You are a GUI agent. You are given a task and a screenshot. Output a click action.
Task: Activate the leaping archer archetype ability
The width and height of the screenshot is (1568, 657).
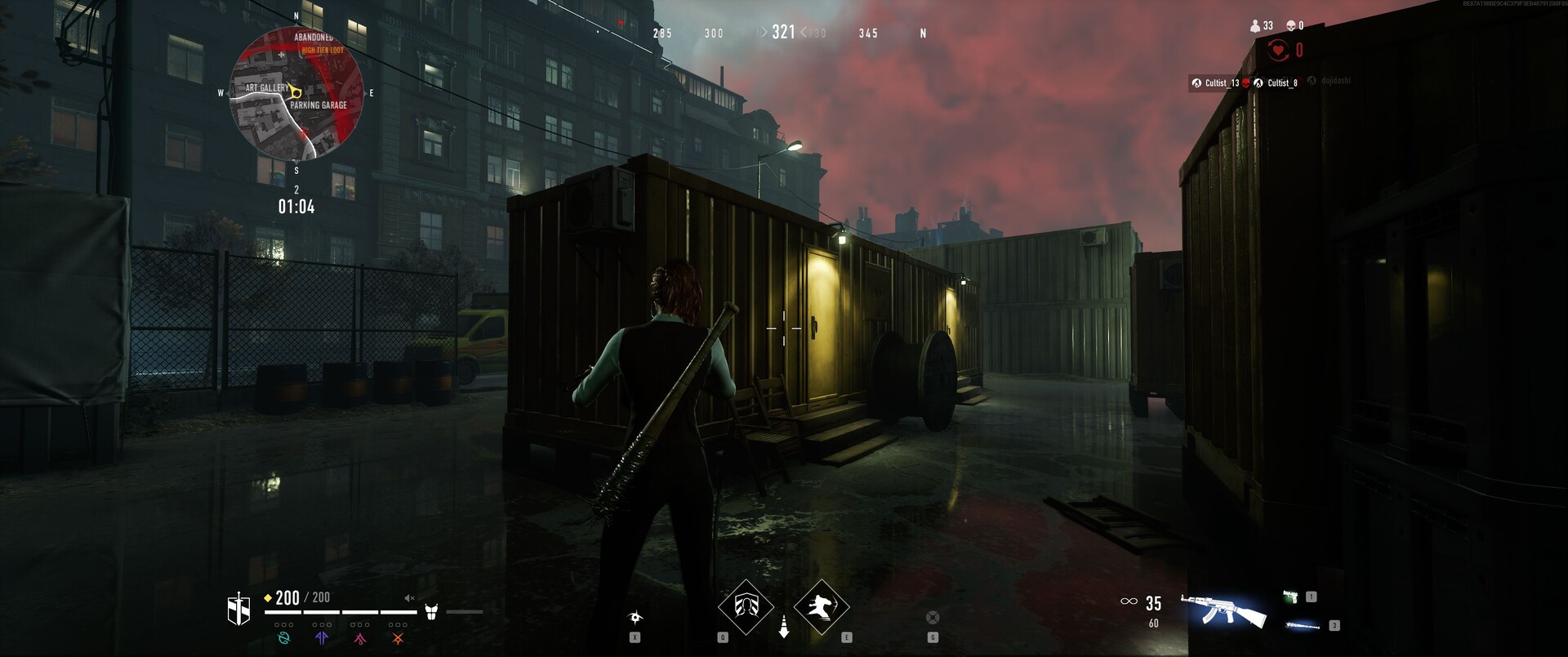coord(821,606)
